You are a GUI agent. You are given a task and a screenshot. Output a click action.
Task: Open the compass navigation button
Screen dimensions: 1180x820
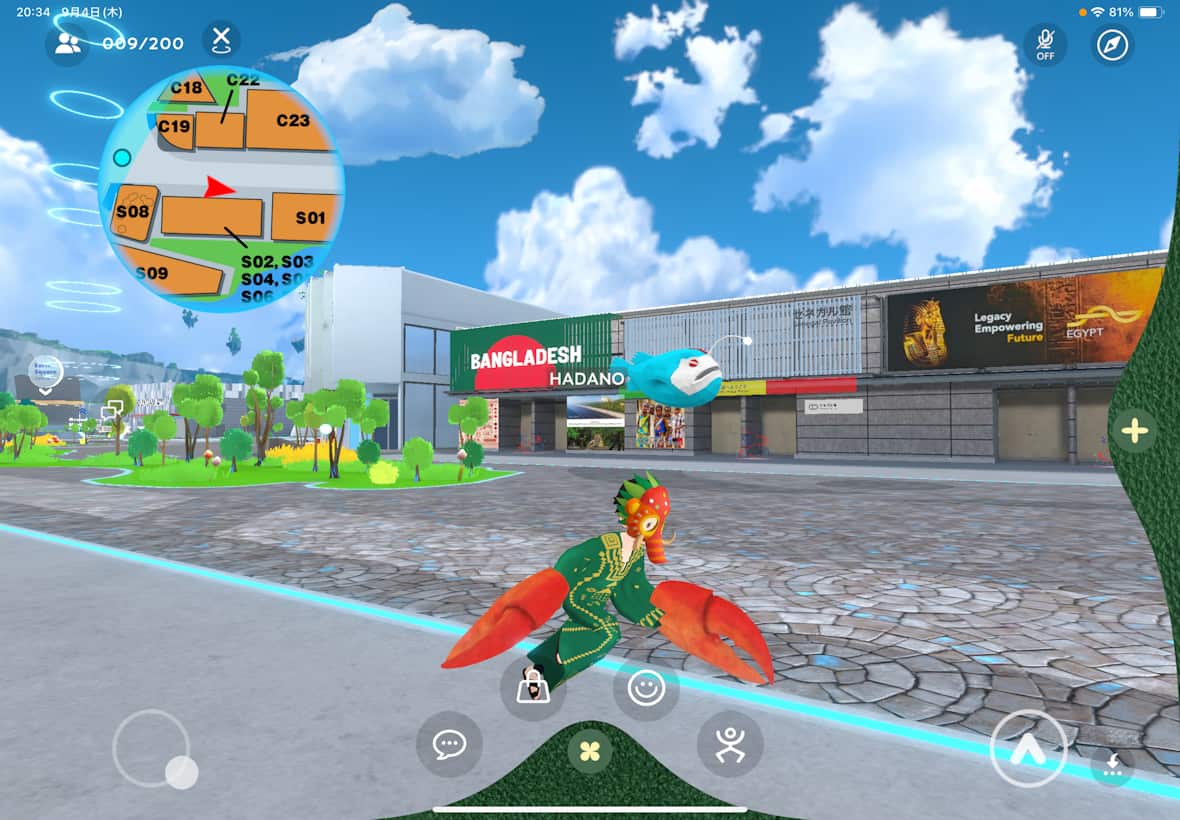[1112, 44]
